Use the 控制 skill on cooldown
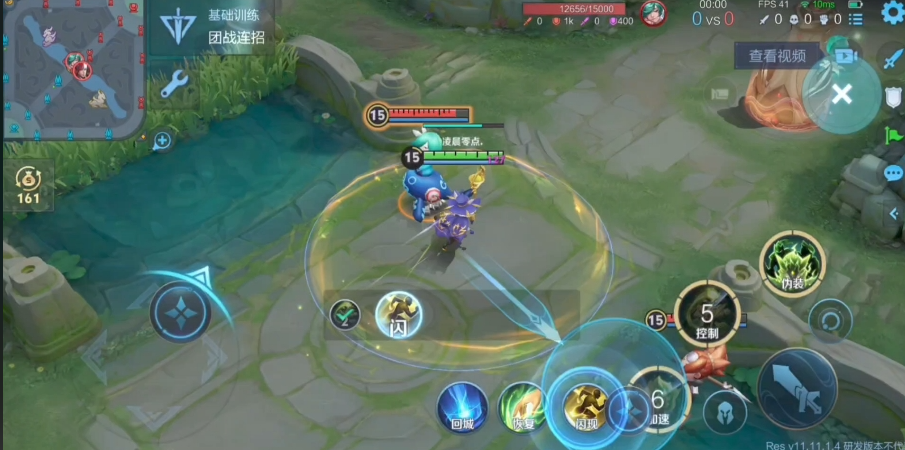The width and height of the screenshot is (905, 450). coord(707,314)
